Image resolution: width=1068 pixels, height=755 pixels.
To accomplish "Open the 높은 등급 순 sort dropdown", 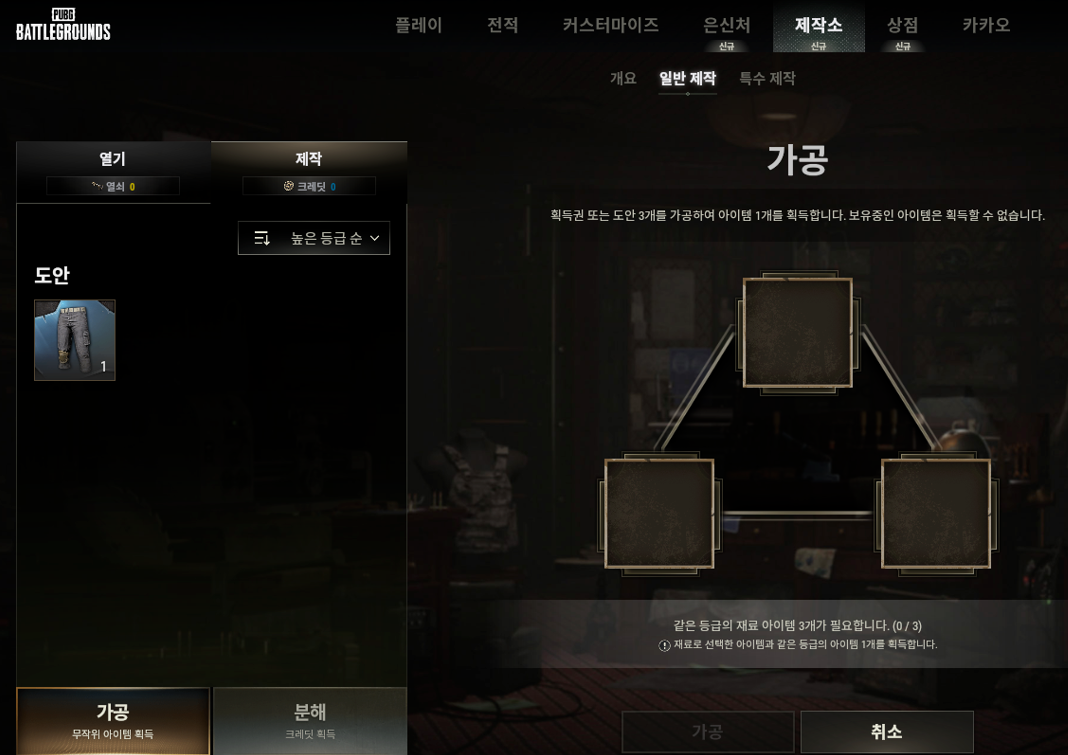I will pyautogui.click(x=314, y=238).
